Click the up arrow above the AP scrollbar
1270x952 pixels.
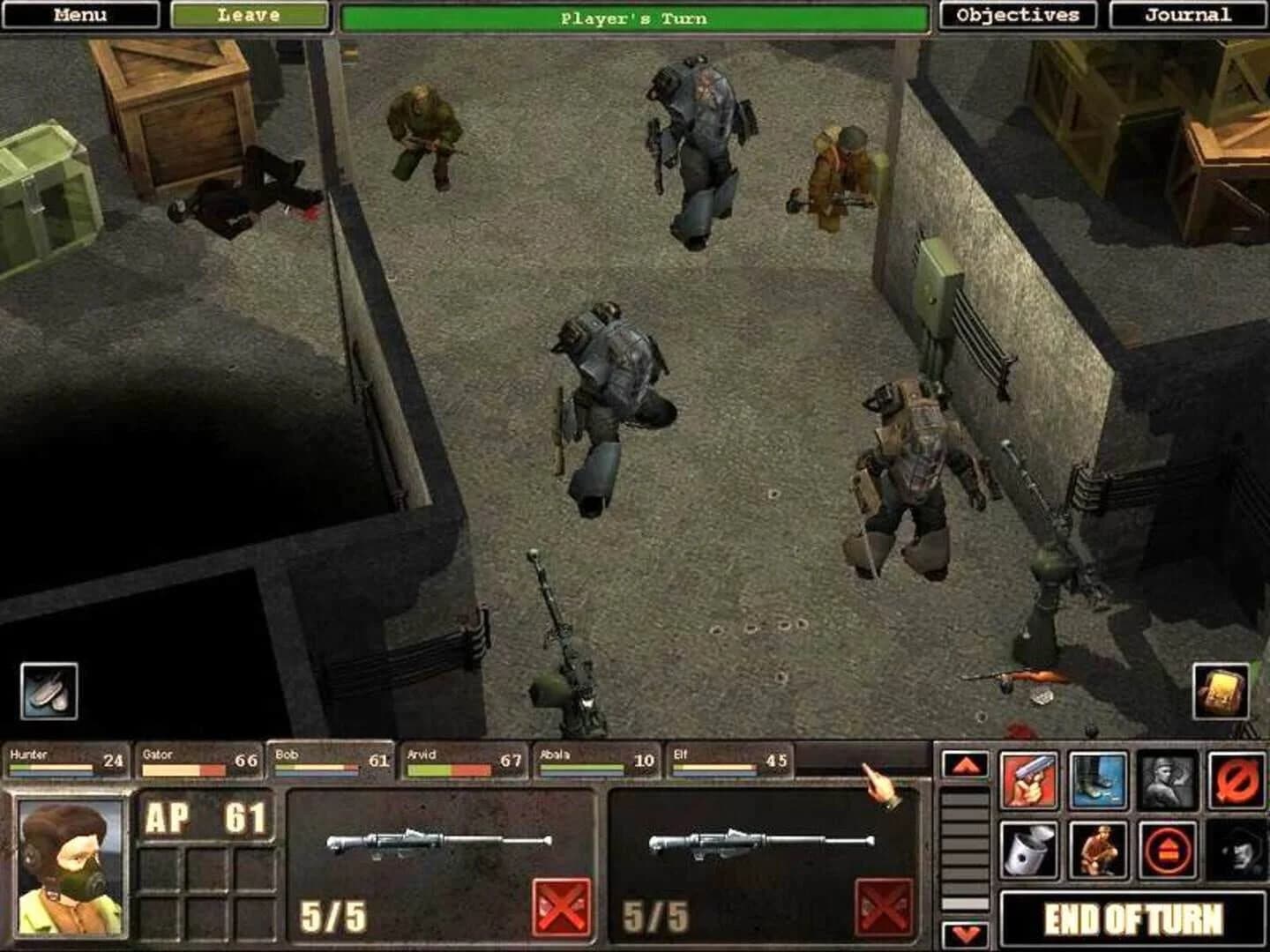tap(965, 764)
